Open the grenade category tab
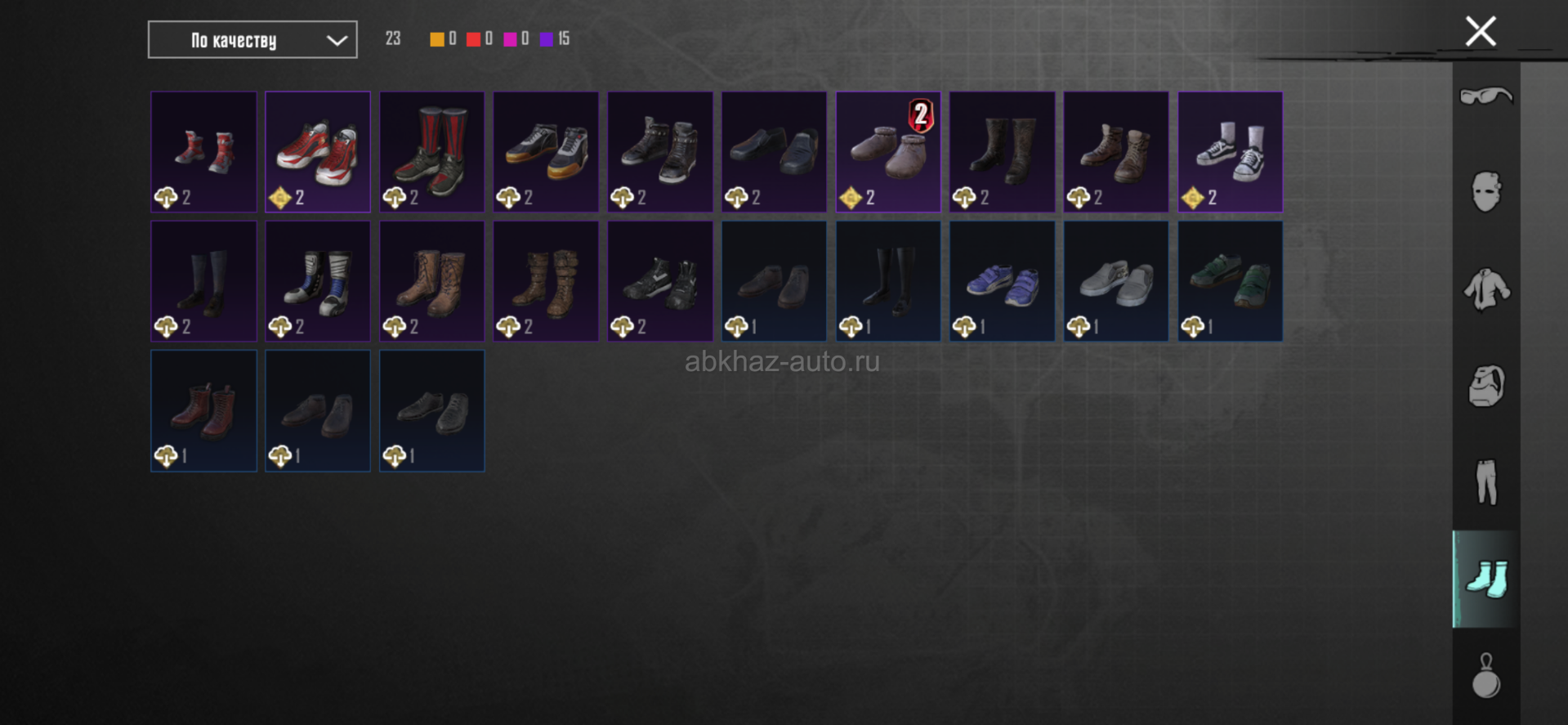The width and height of the screenshot is (1568, 725). click(1485, 676)
